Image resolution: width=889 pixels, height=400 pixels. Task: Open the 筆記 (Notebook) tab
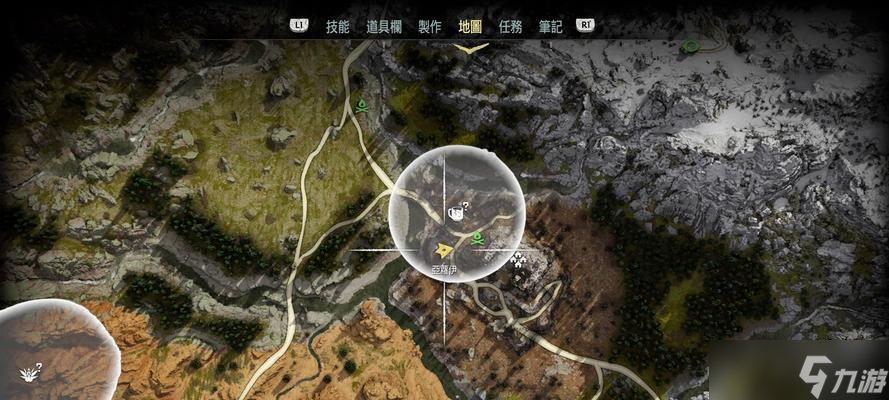coord(550,27)
